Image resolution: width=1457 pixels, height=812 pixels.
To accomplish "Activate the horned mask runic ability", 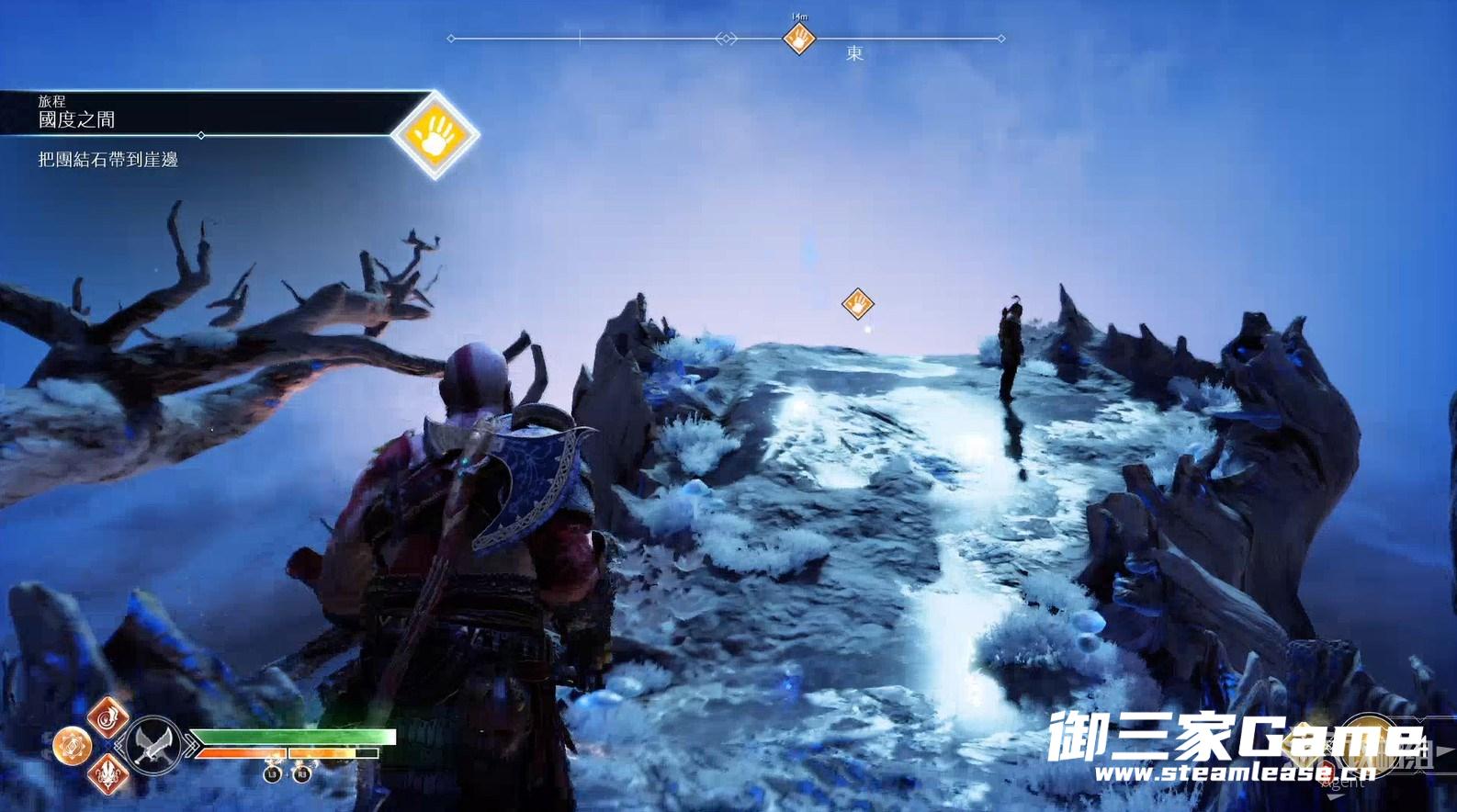I will point(107,775).
